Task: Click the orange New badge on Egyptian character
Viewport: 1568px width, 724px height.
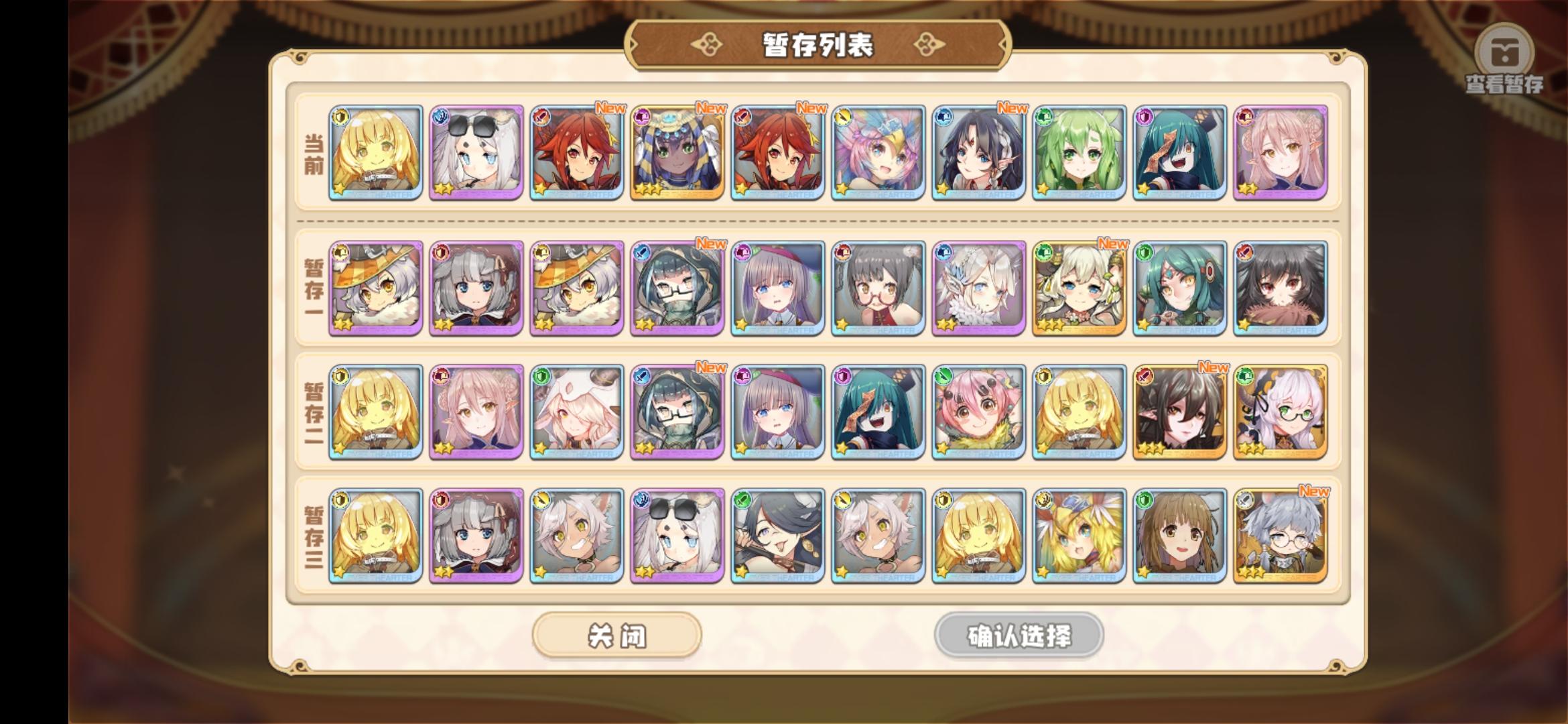Action: pyautogui.click(x=712, y=107)
